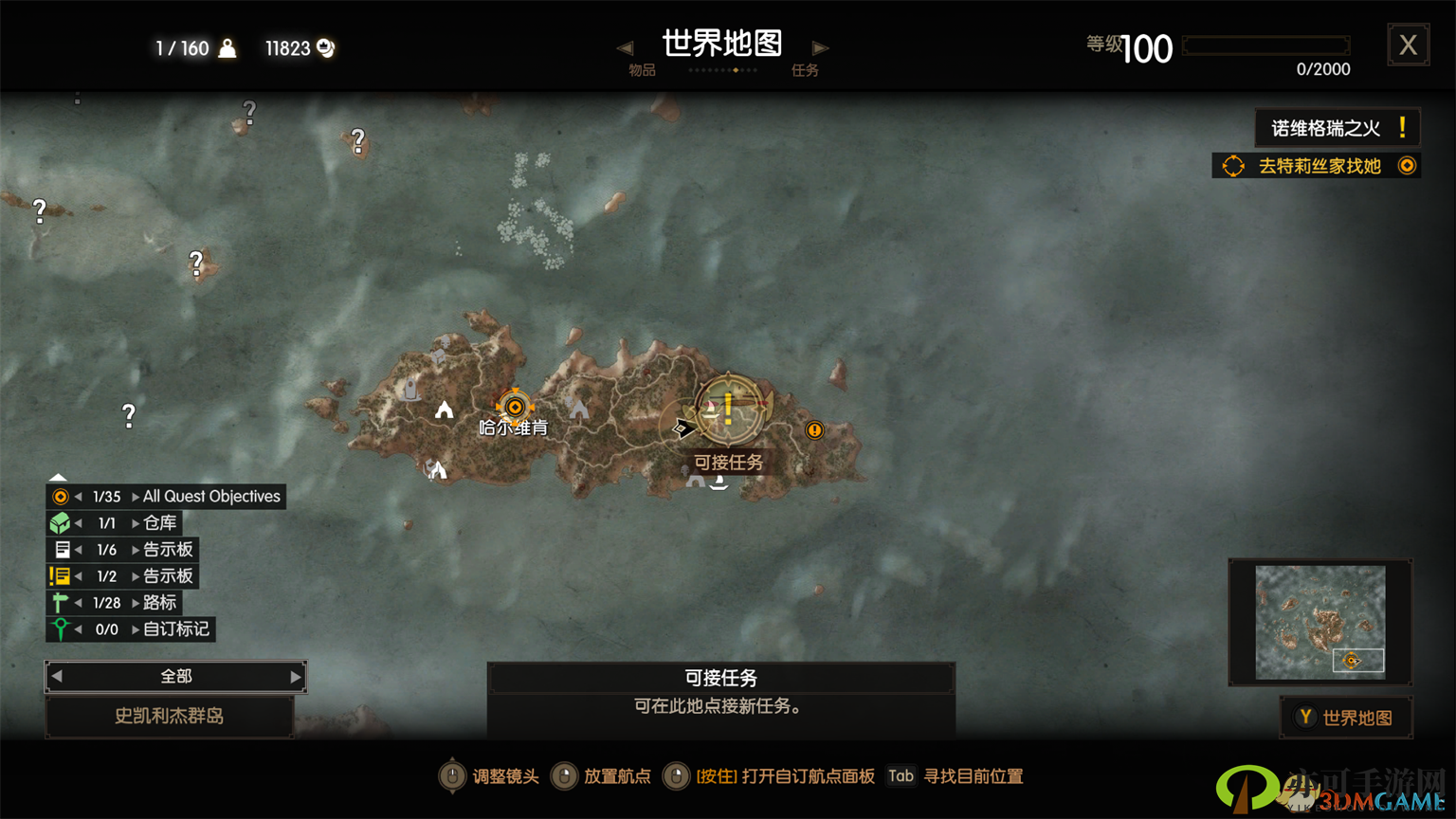
Task: Click the 仓库 stash icon in the legend
Action: [x=63, y=522]
